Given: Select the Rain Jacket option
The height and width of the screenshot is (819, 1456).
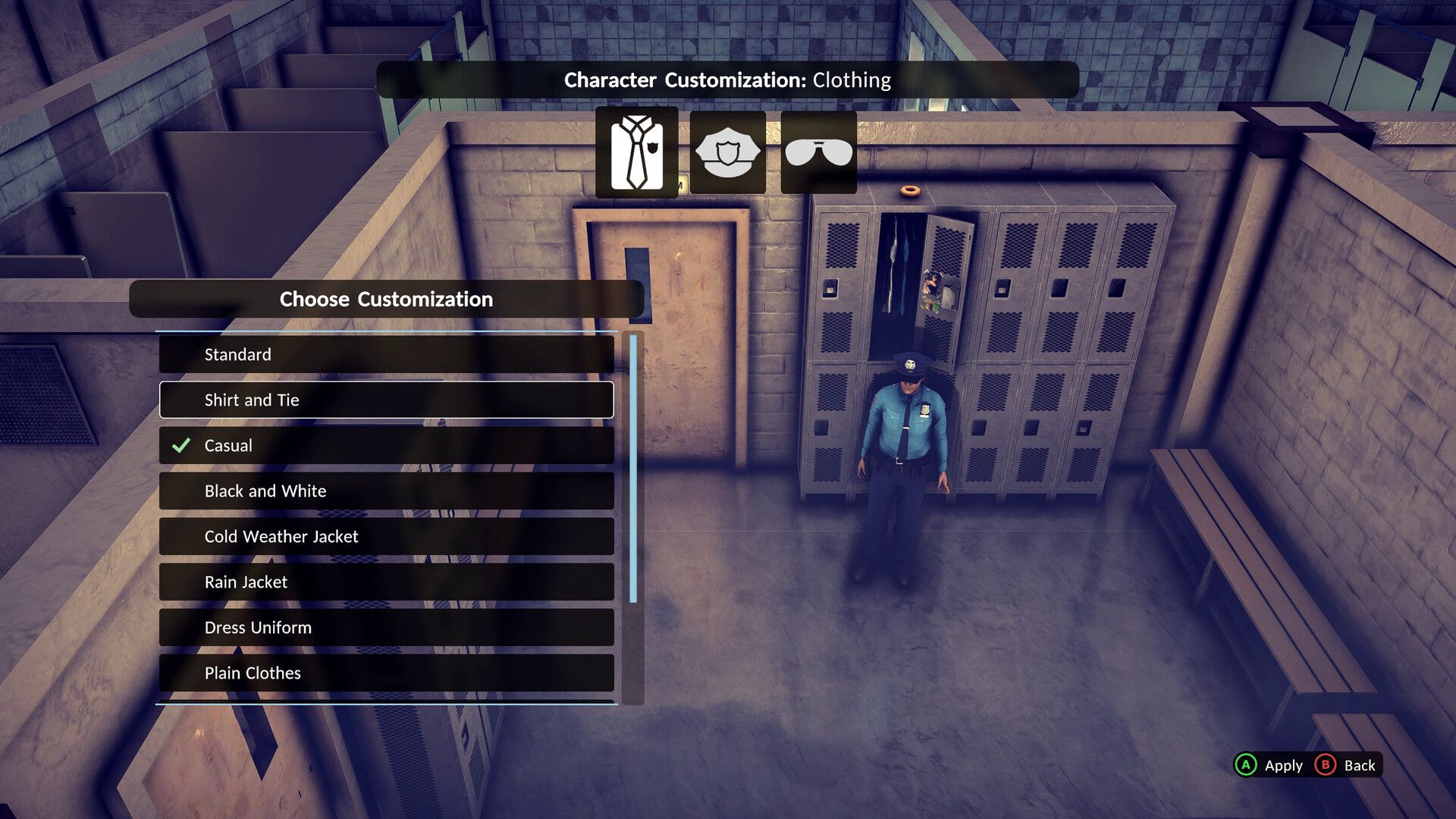Looking at the screenshot, I should (x=386, y=582).
